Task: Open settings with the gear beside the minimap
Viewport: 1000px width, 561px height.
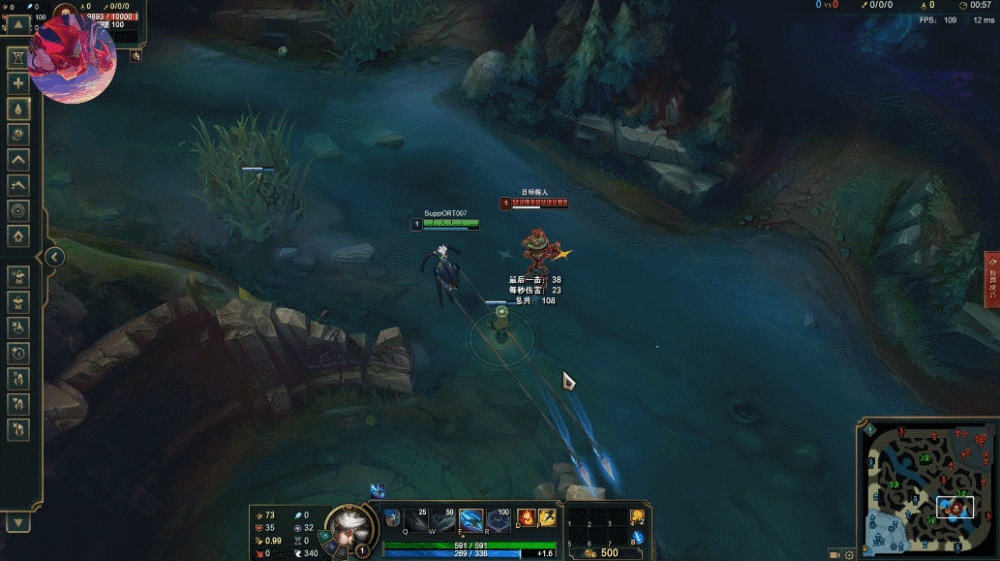Action: click(850, 554)
